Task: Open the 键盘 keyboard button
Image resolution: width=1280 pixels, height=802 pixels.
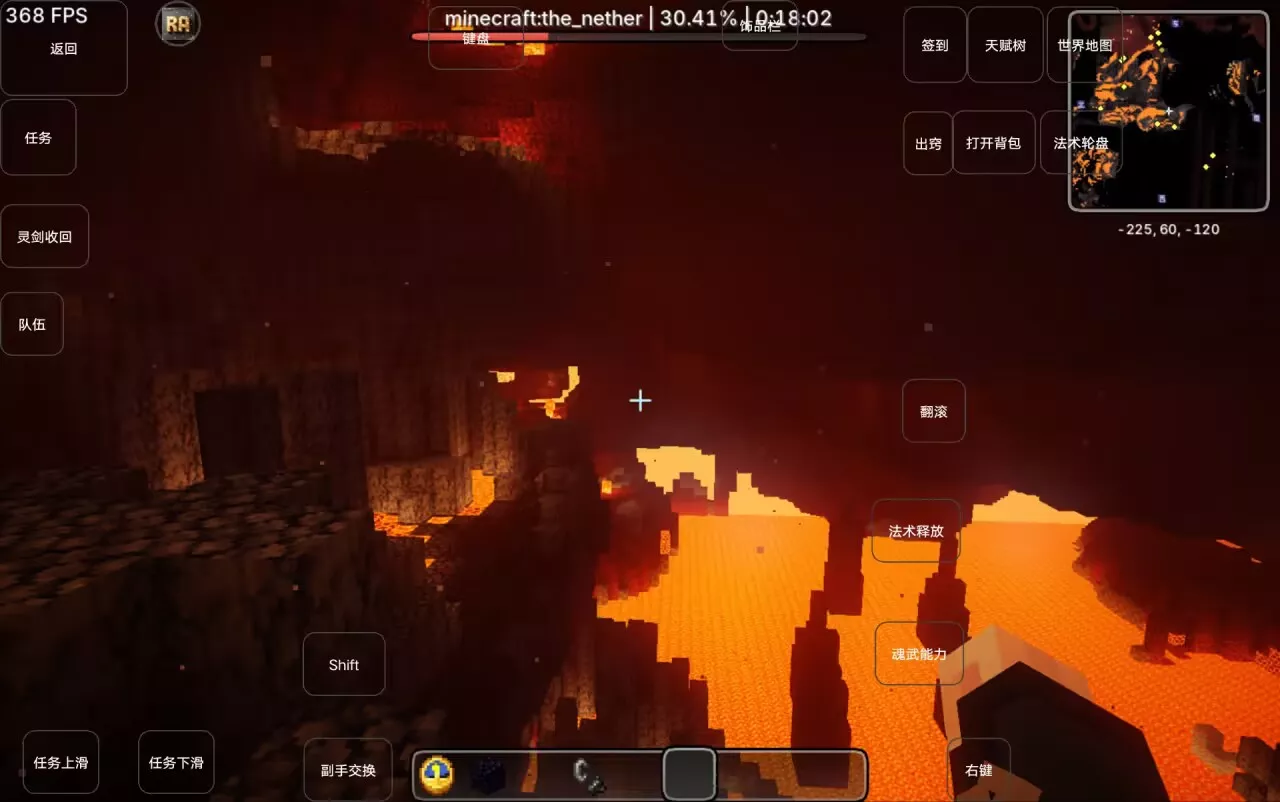Action: 476,40
